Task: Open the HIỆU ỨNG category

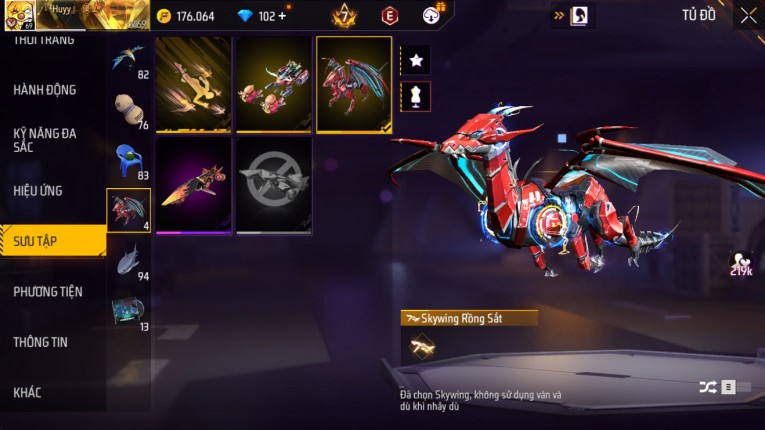Action: (40, 190)
